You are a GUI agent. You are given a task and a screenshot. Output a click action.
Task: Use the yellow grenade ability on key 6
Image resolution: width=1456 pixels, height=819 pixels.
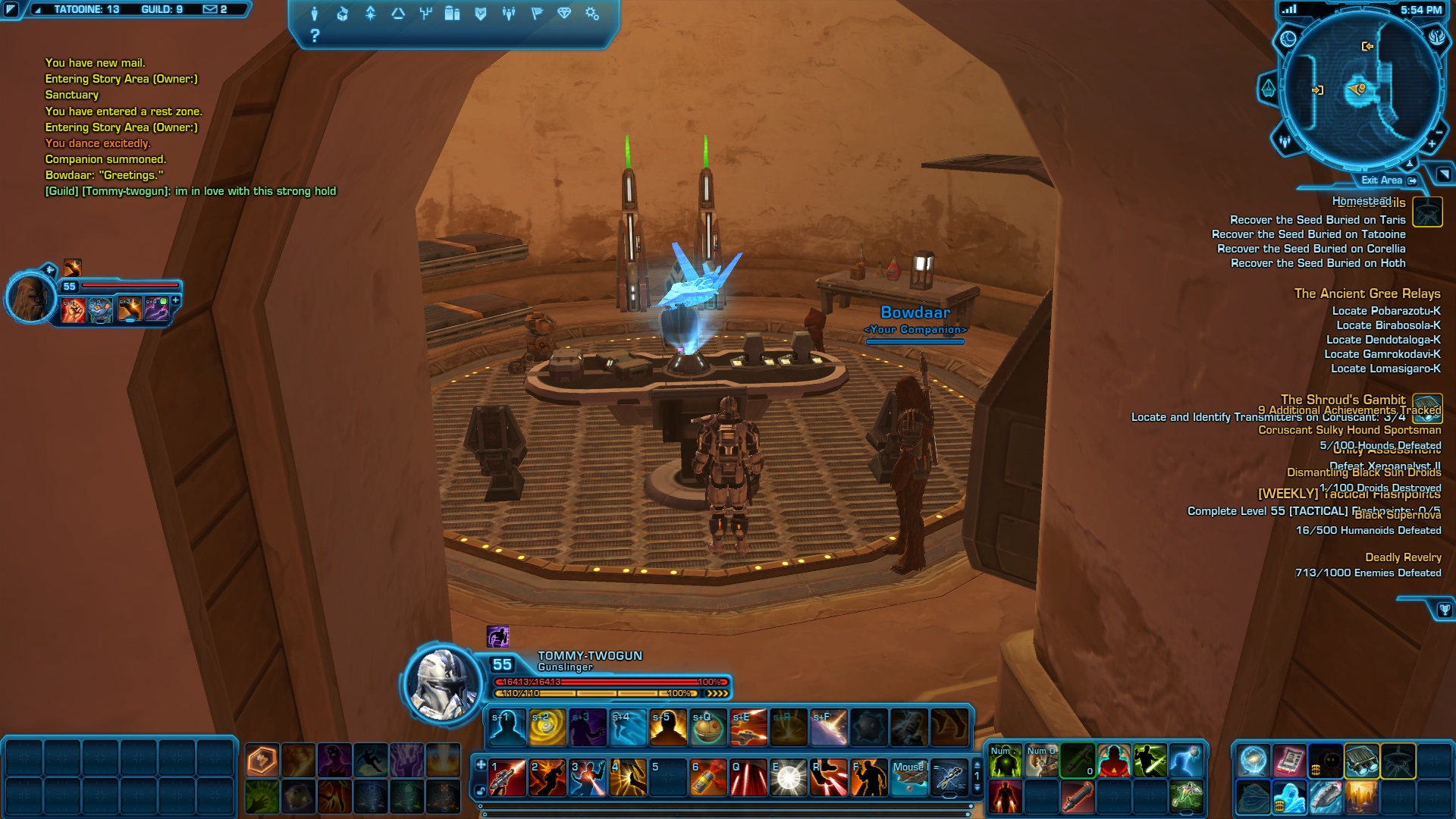pyautogui.click(x=708, y=778)
